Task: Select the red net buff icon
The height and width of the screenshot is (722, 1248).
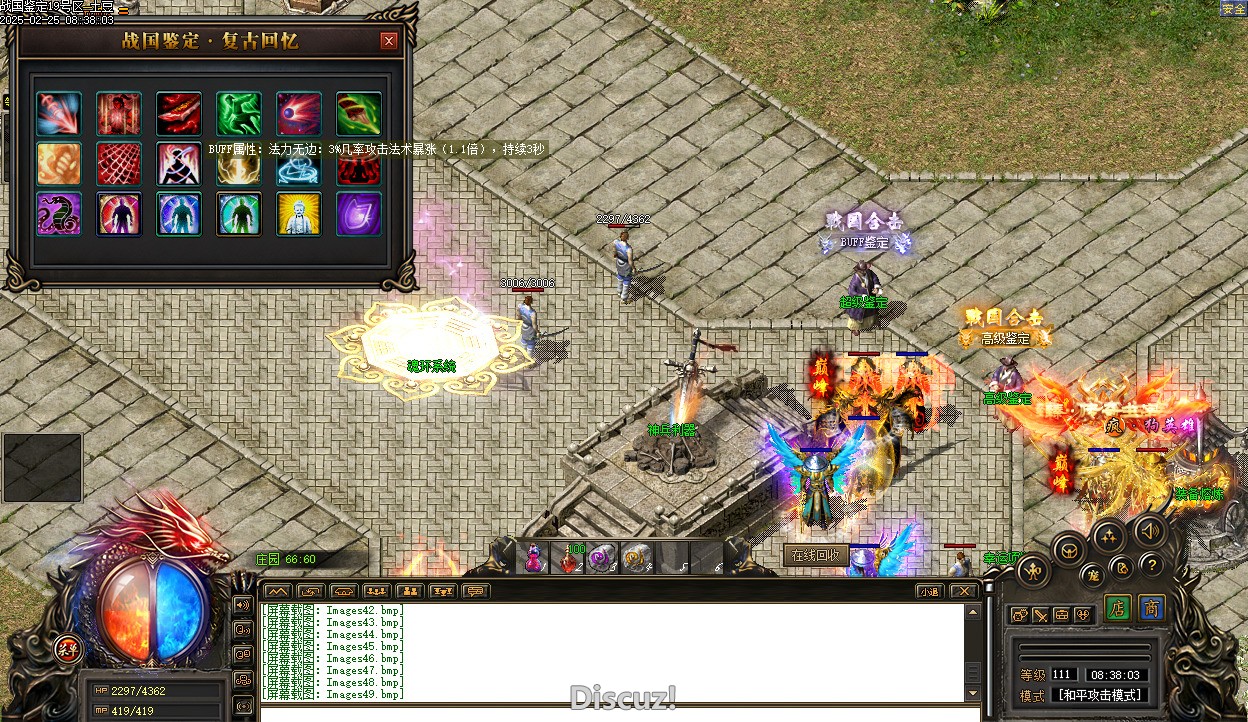Action: pos(119,164)
